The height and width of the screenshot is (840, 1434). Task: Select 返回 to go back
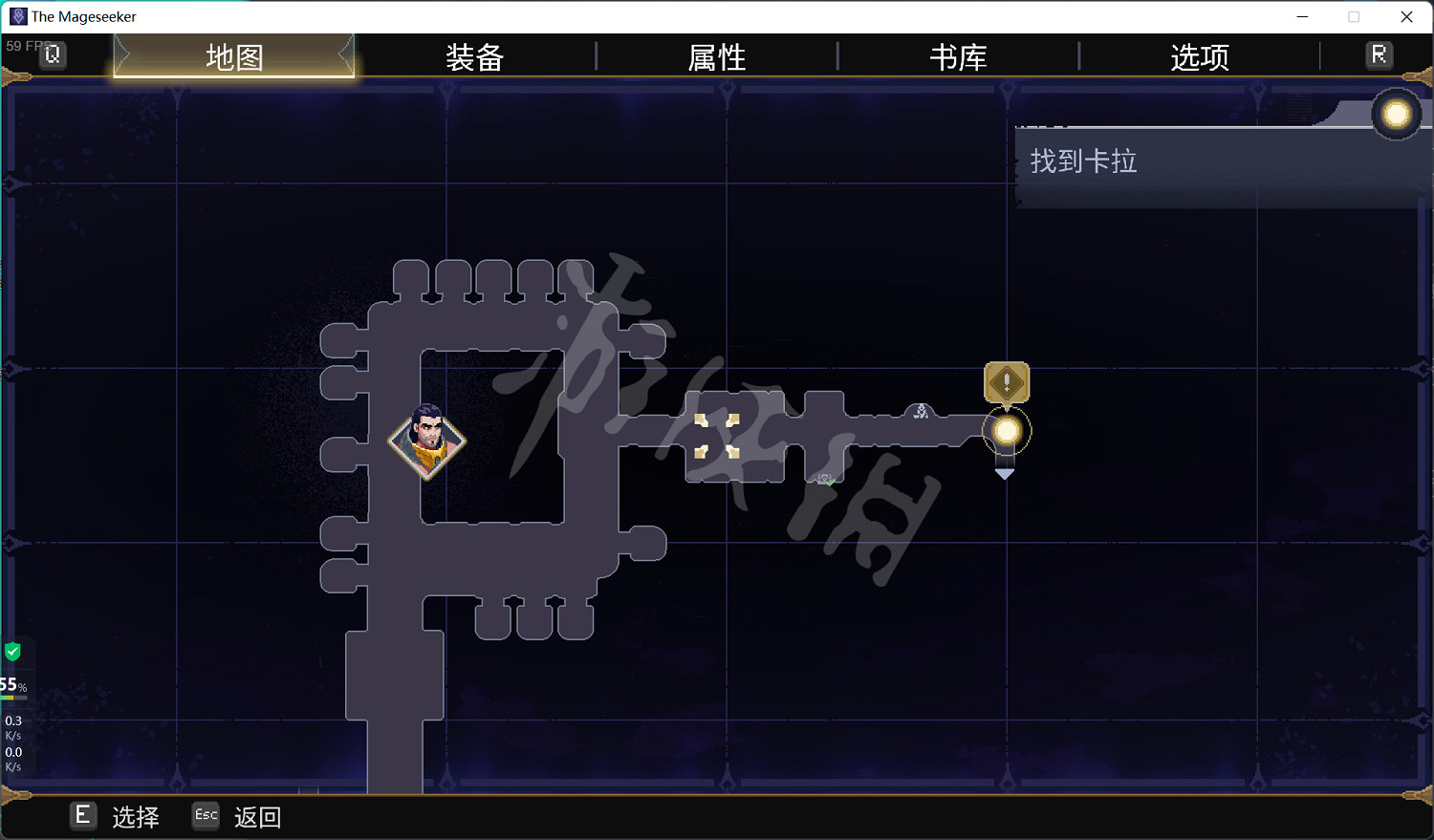[256, 817]
